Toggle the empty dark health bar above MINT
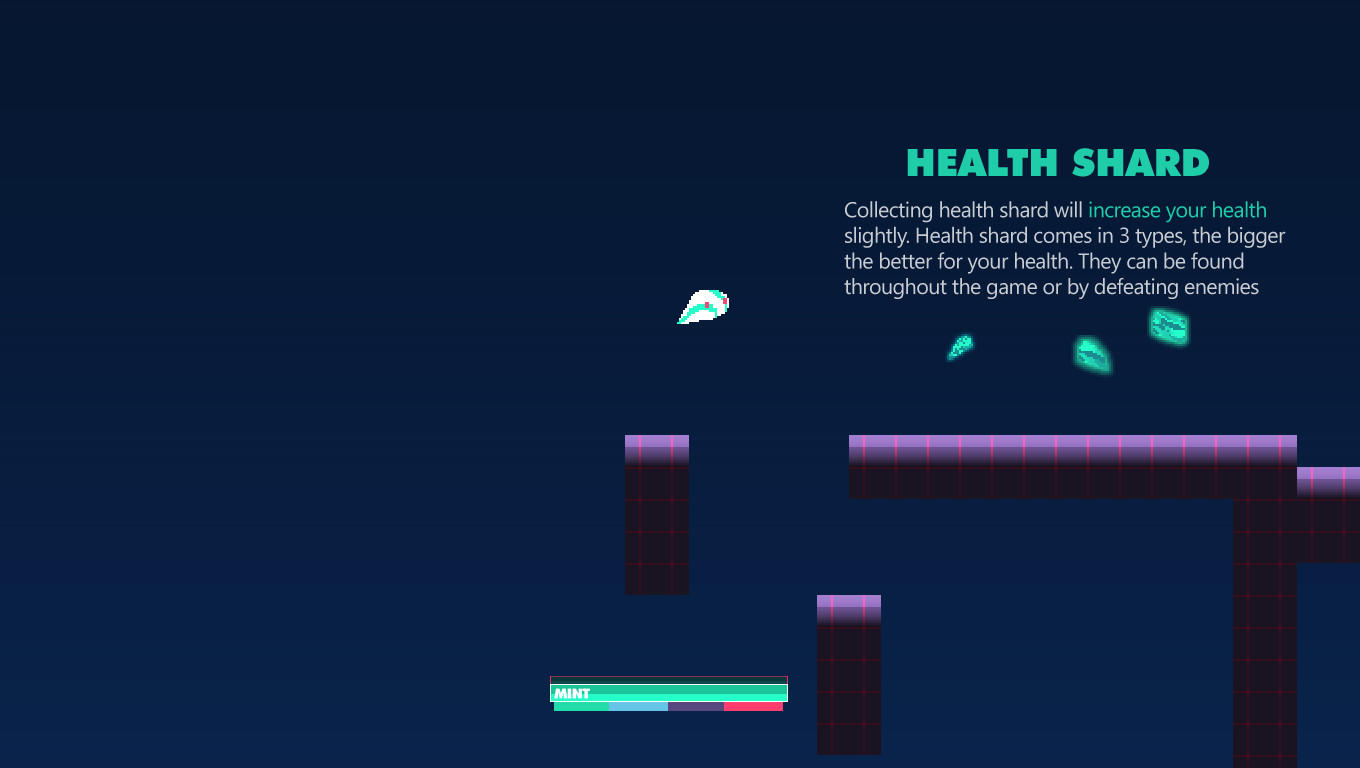The image size is (1360, 768). click(668, 680)
